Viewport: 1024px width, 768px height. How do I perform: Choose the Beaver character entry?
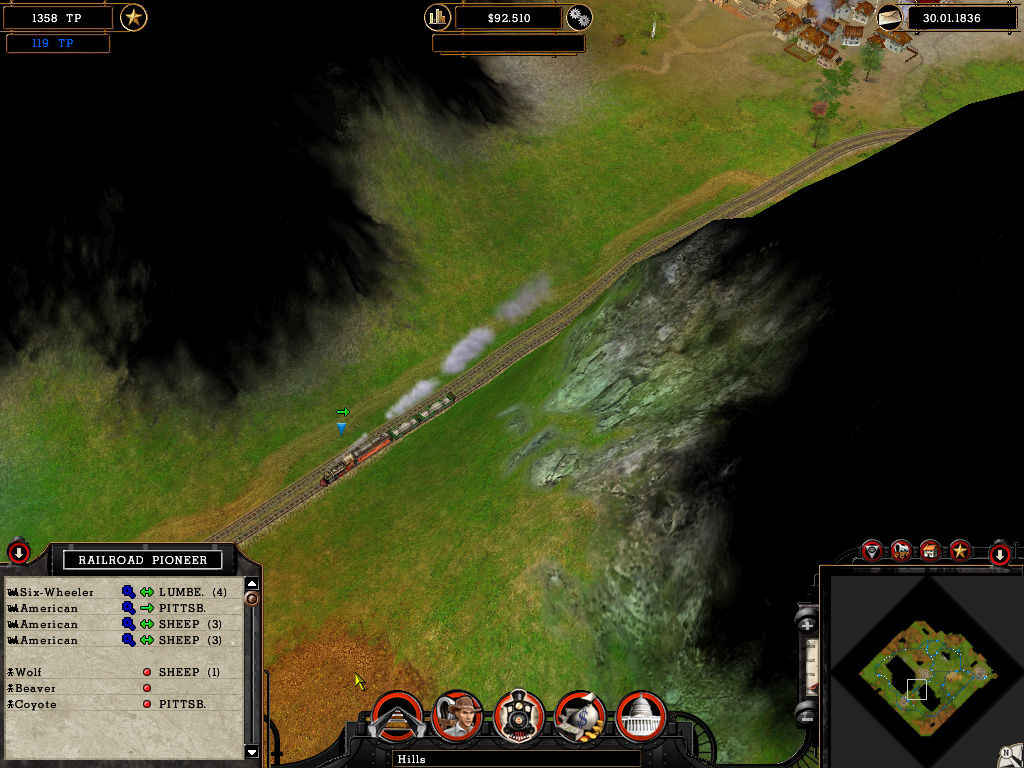36,688
